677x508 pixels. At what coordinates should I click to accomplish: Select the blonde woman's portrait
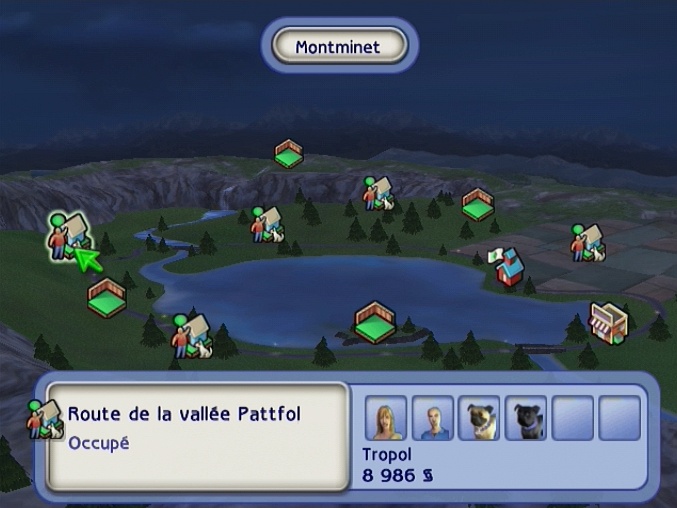pos(386,418)
